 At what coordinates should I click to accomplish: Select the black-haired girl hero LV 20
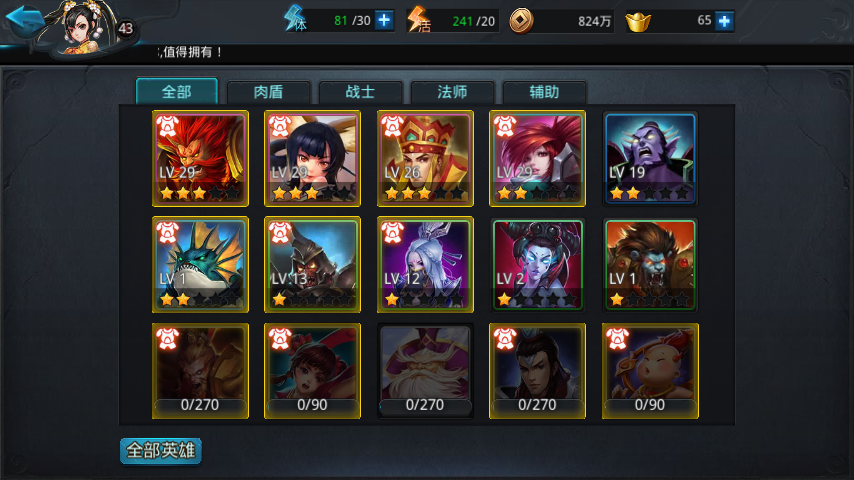tap(312, 158)
